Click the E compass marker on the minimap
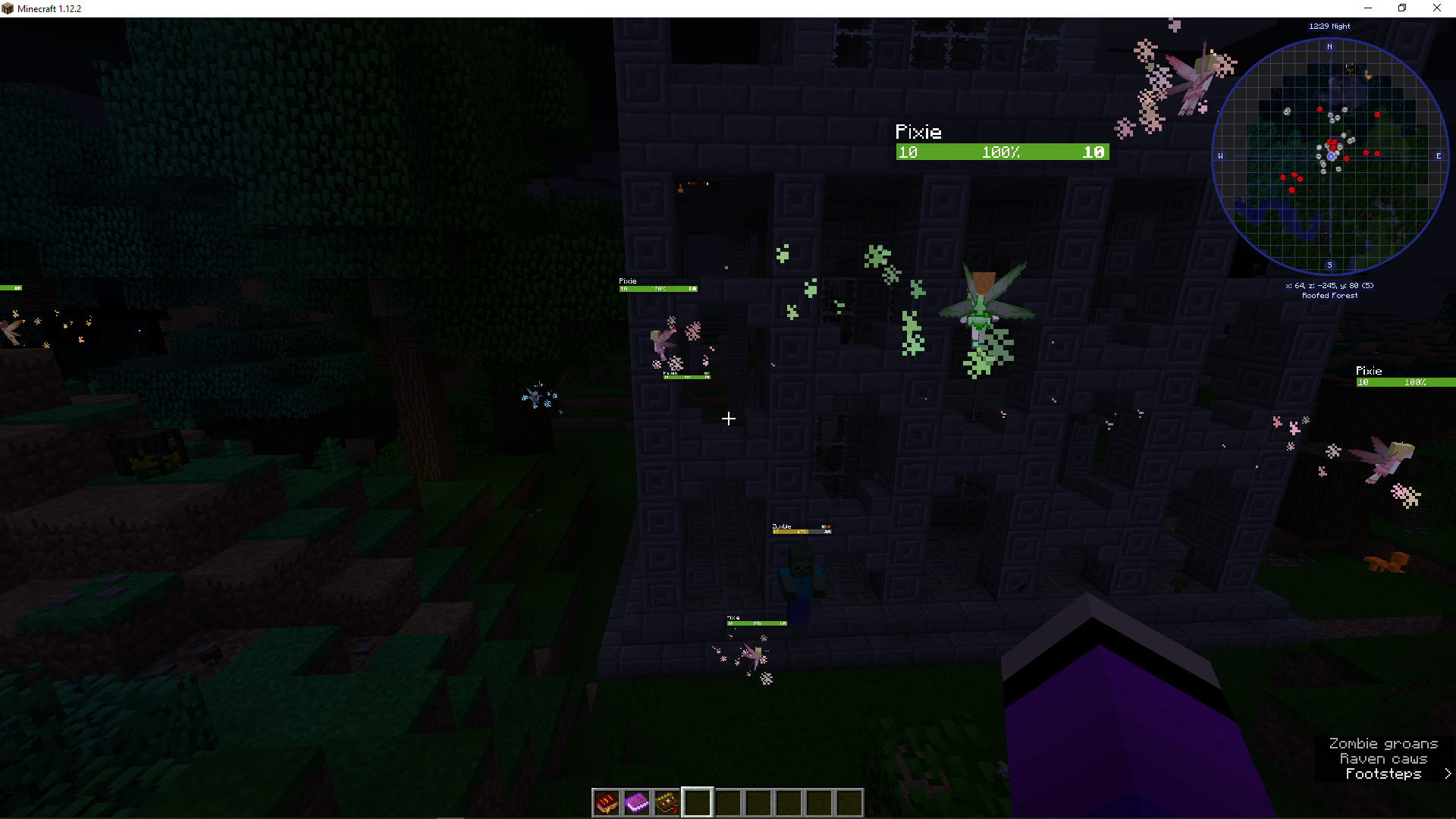1456x819 pixels. pos(1437,157)
